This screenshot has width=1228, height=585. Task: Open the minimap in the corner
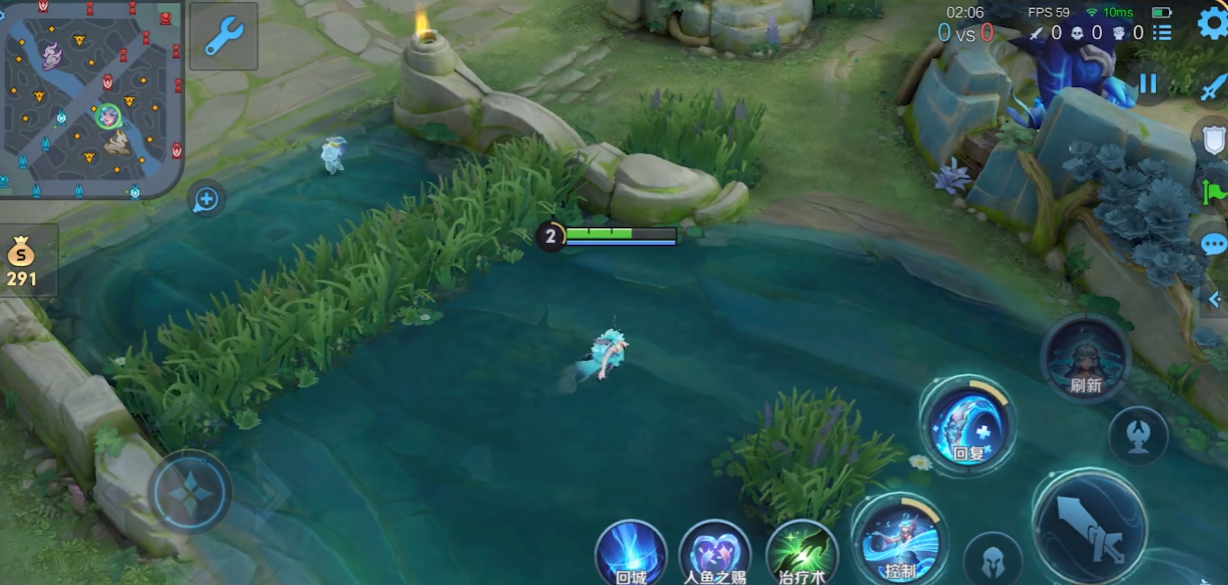[x=92, y=97]
